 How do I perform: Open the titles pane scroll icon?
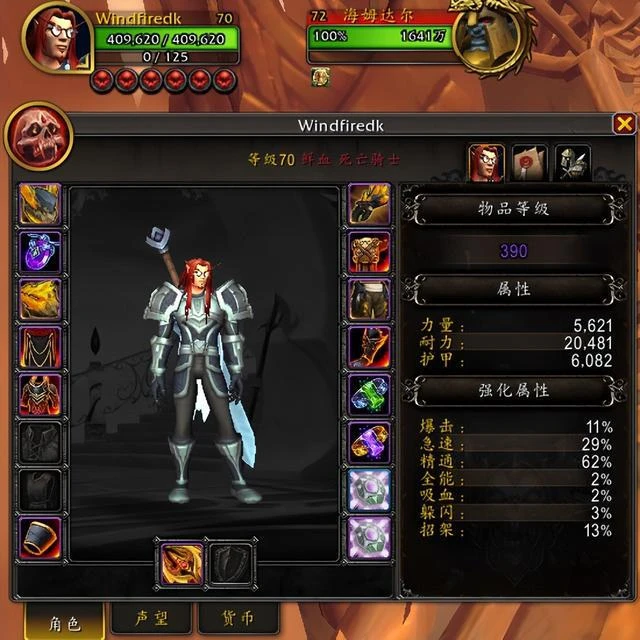(530, 162)
